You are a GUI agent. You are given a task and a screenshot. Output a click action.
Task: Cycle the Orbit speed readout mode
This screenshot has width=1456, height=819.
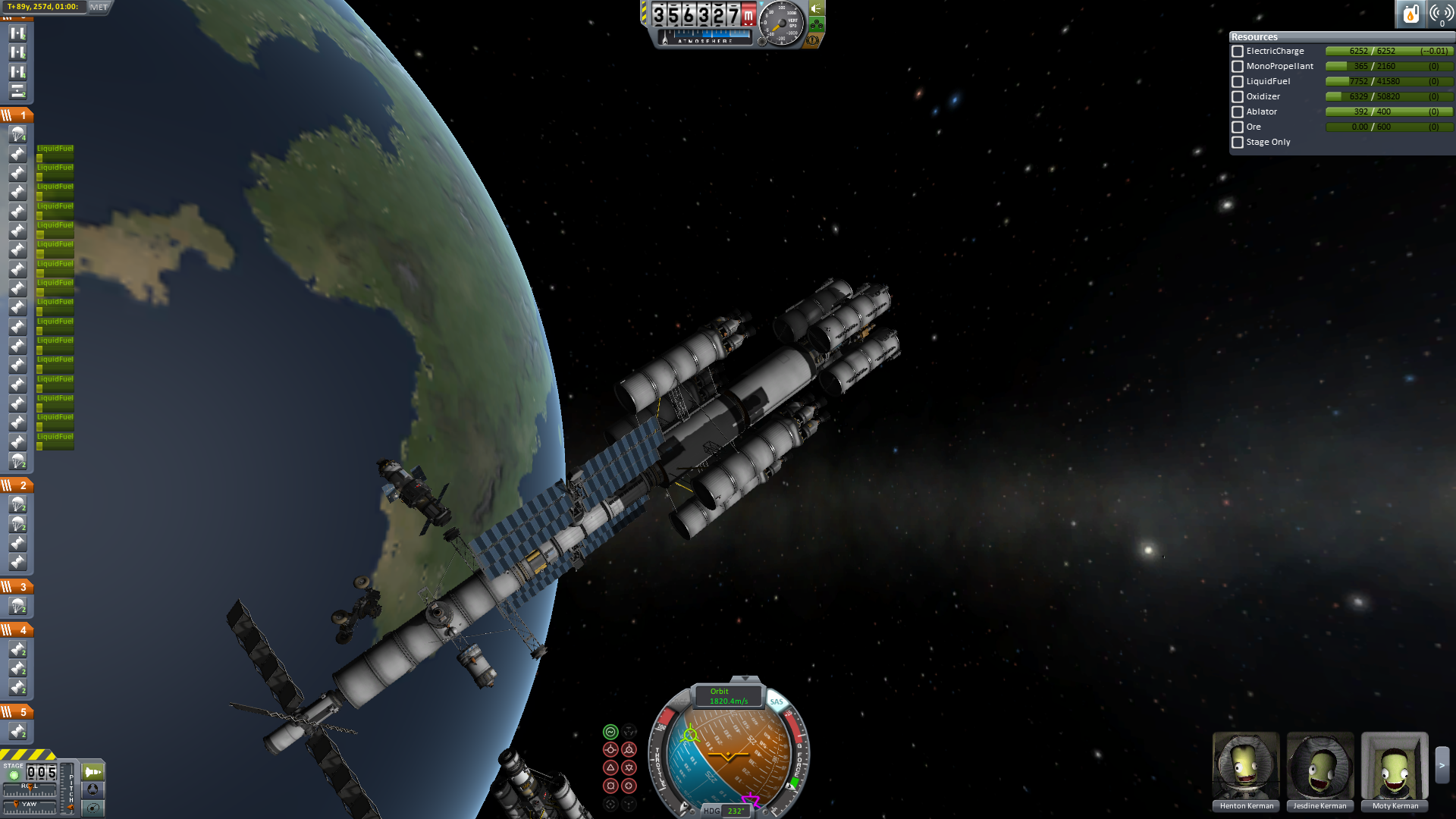pyautogui.click(x=728, y=696)
